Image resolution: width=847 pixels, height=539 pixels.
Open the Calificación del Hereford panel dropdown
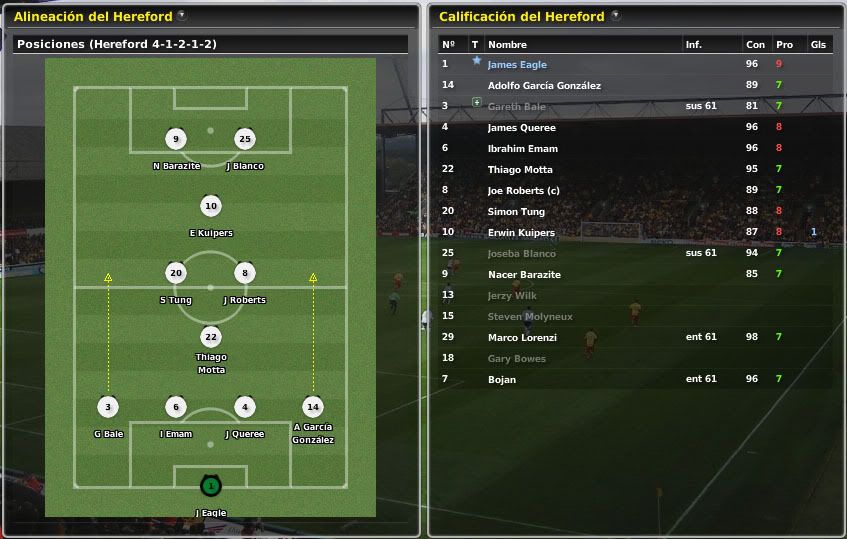[x=615, y=16]
